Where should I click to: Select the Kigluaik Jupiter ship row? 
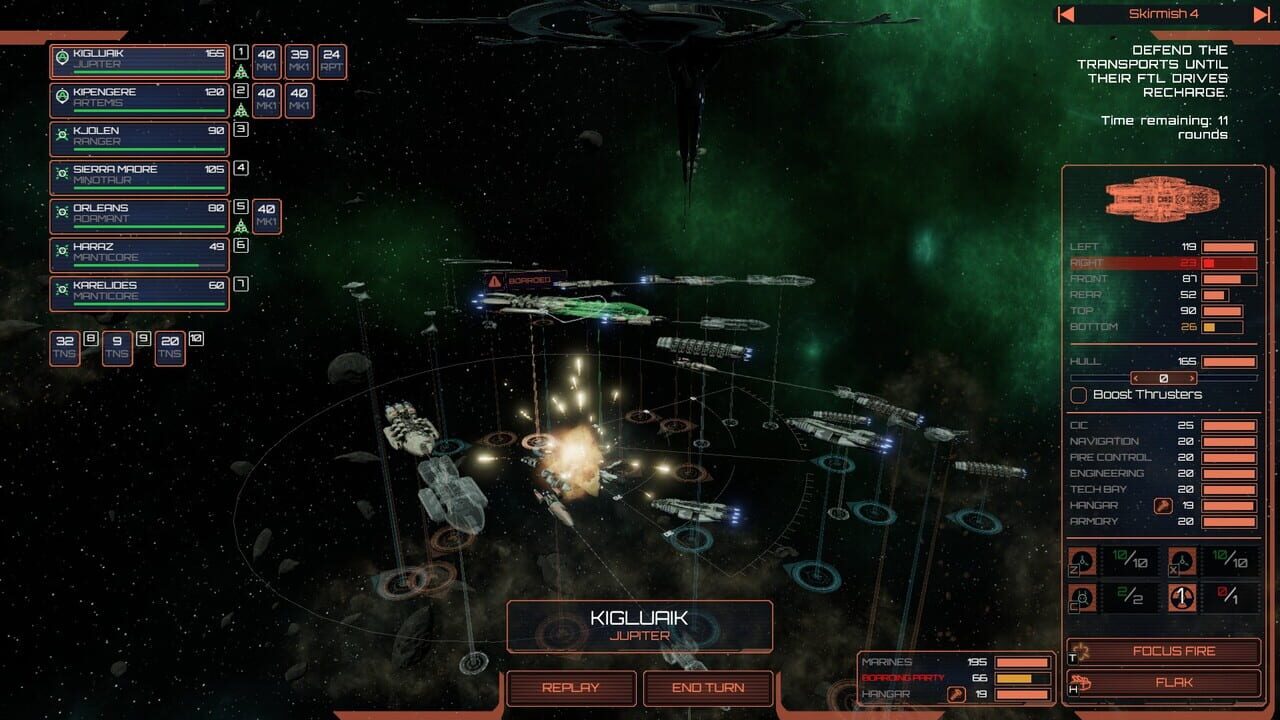(140, 60)
